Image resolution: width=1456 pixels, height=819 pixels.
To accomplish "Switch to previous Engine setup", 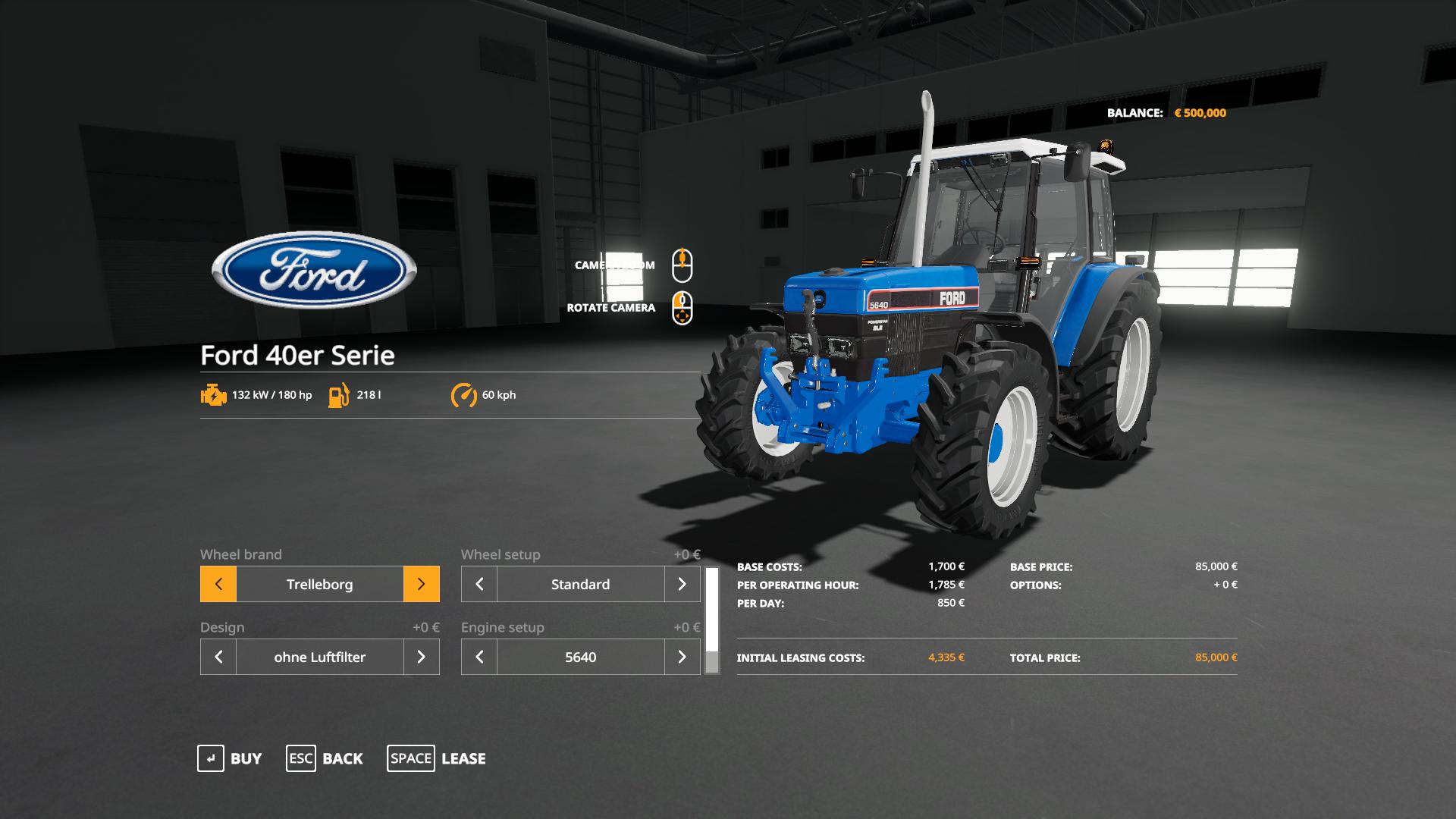I will 479,657.
